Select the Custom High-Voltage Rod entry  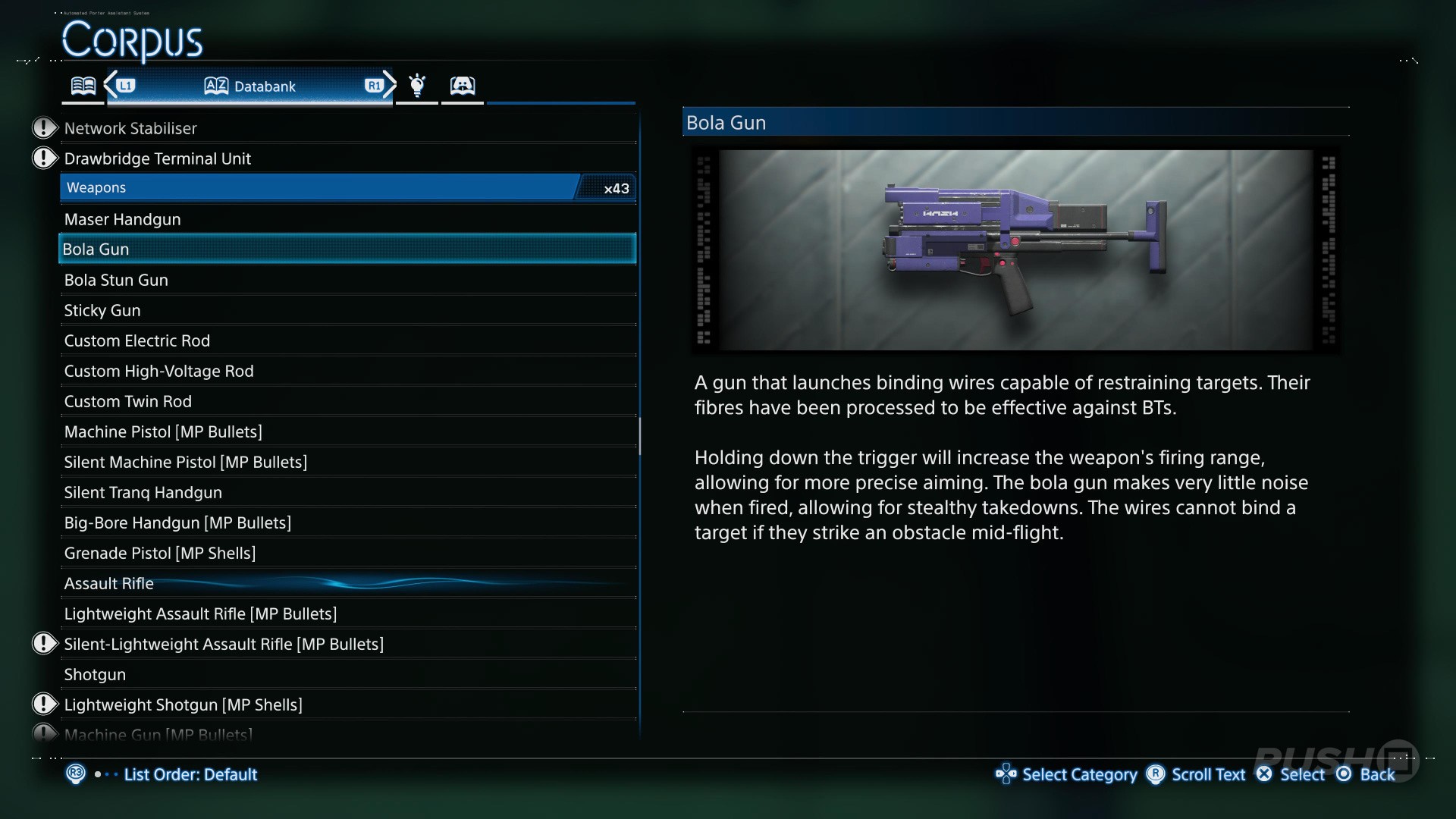point(159,371)
